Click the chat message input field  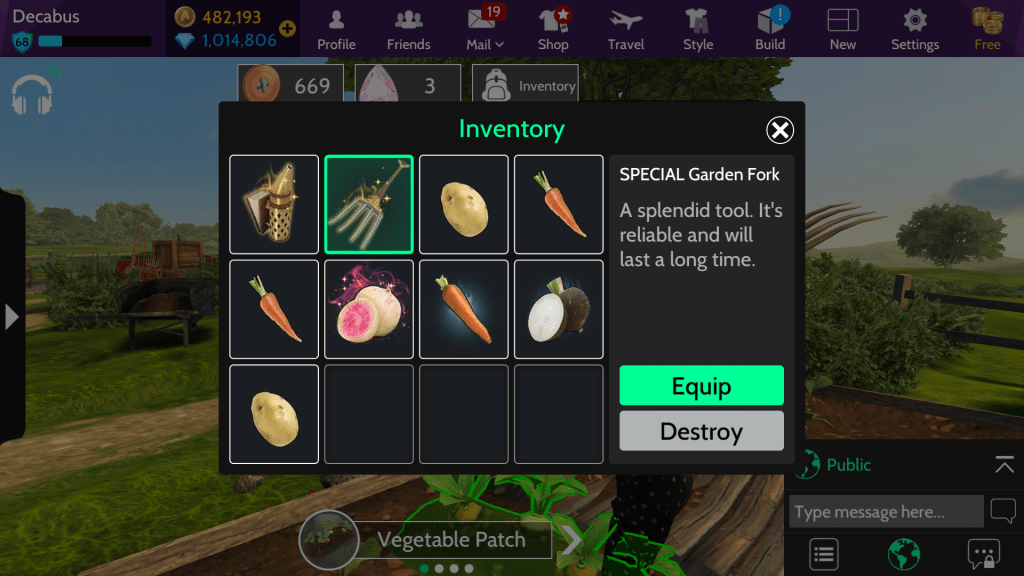[885, 512]
